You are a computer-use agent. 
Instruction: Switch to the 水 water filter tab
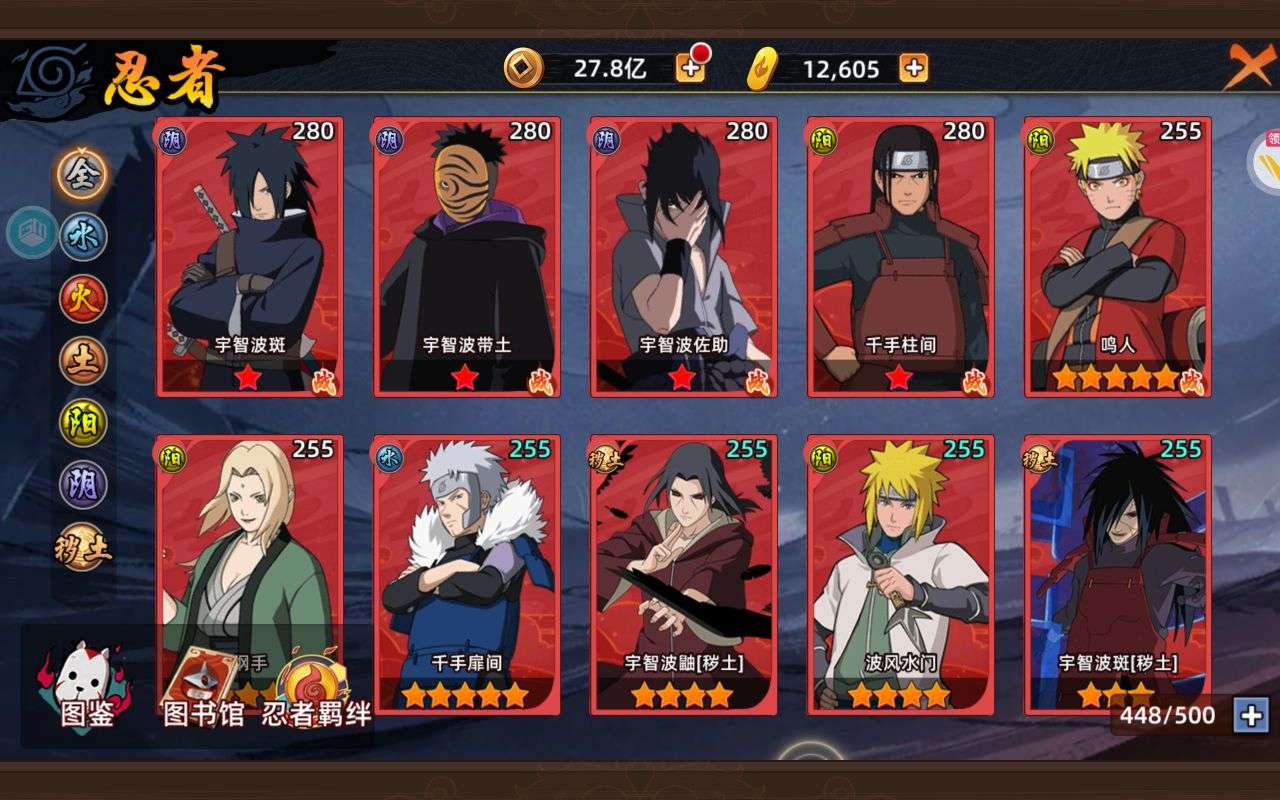(82, 236)
